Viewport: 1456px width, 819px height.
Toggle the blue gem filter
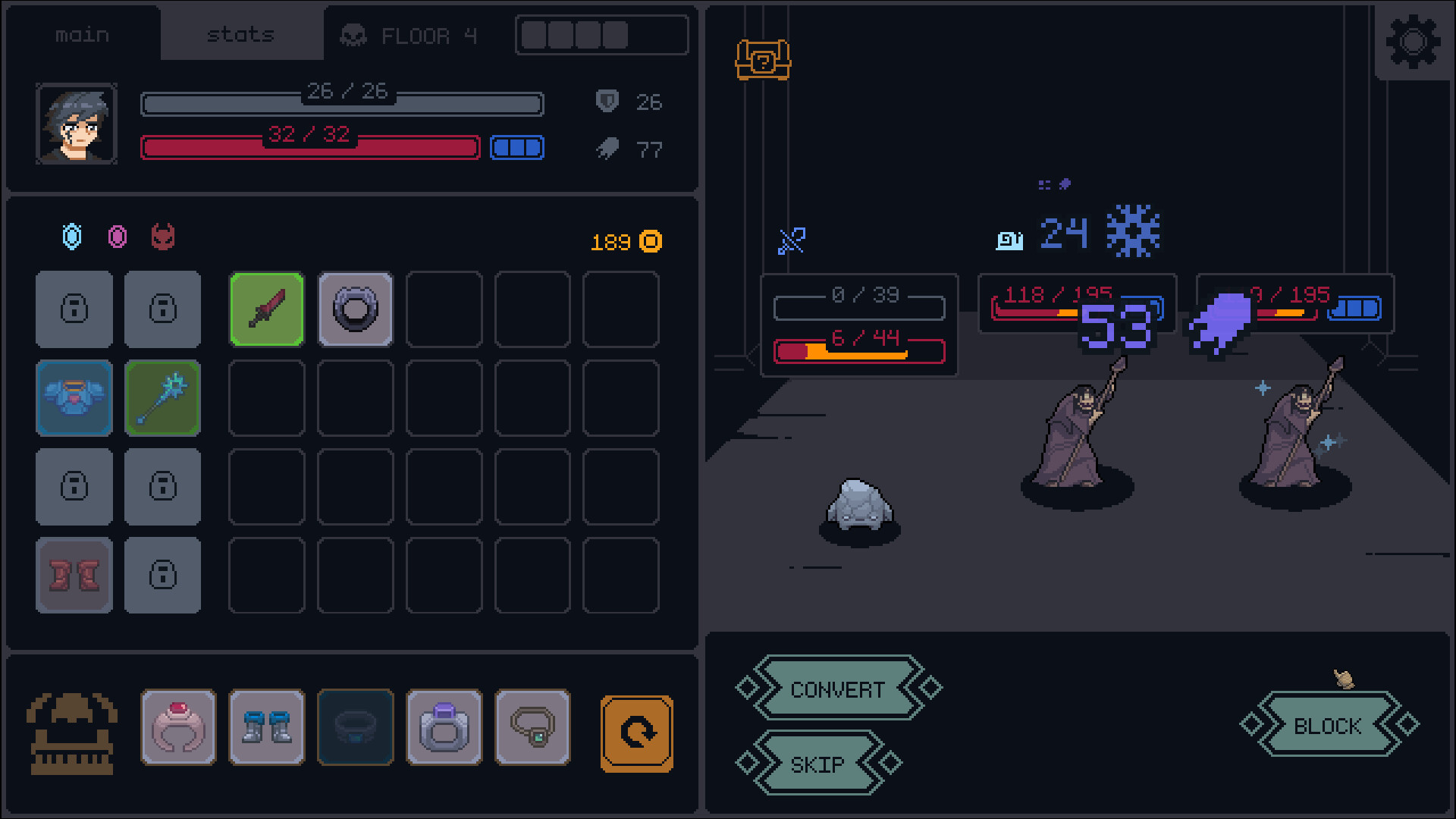(x=71, y=237)
